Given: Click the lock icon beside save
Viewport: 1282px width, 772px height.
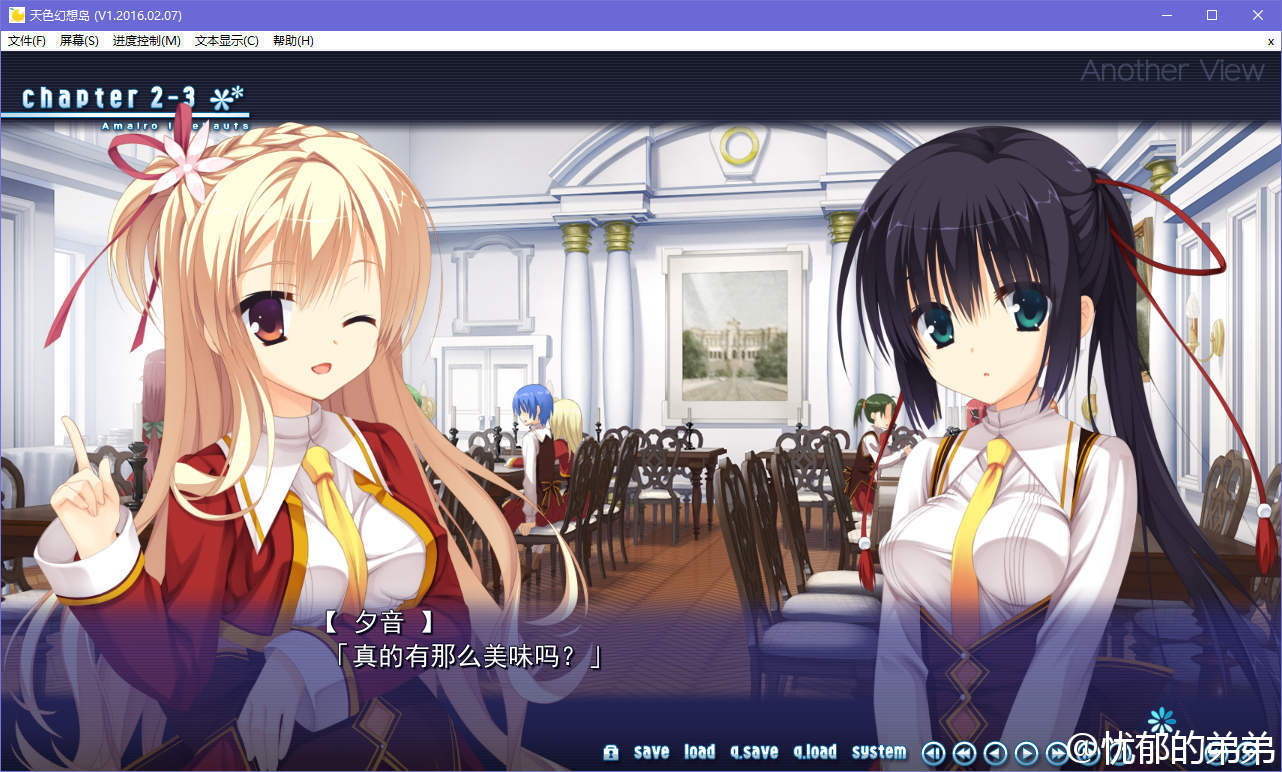Looking at the screenshot, I should [x=611, y=752].
